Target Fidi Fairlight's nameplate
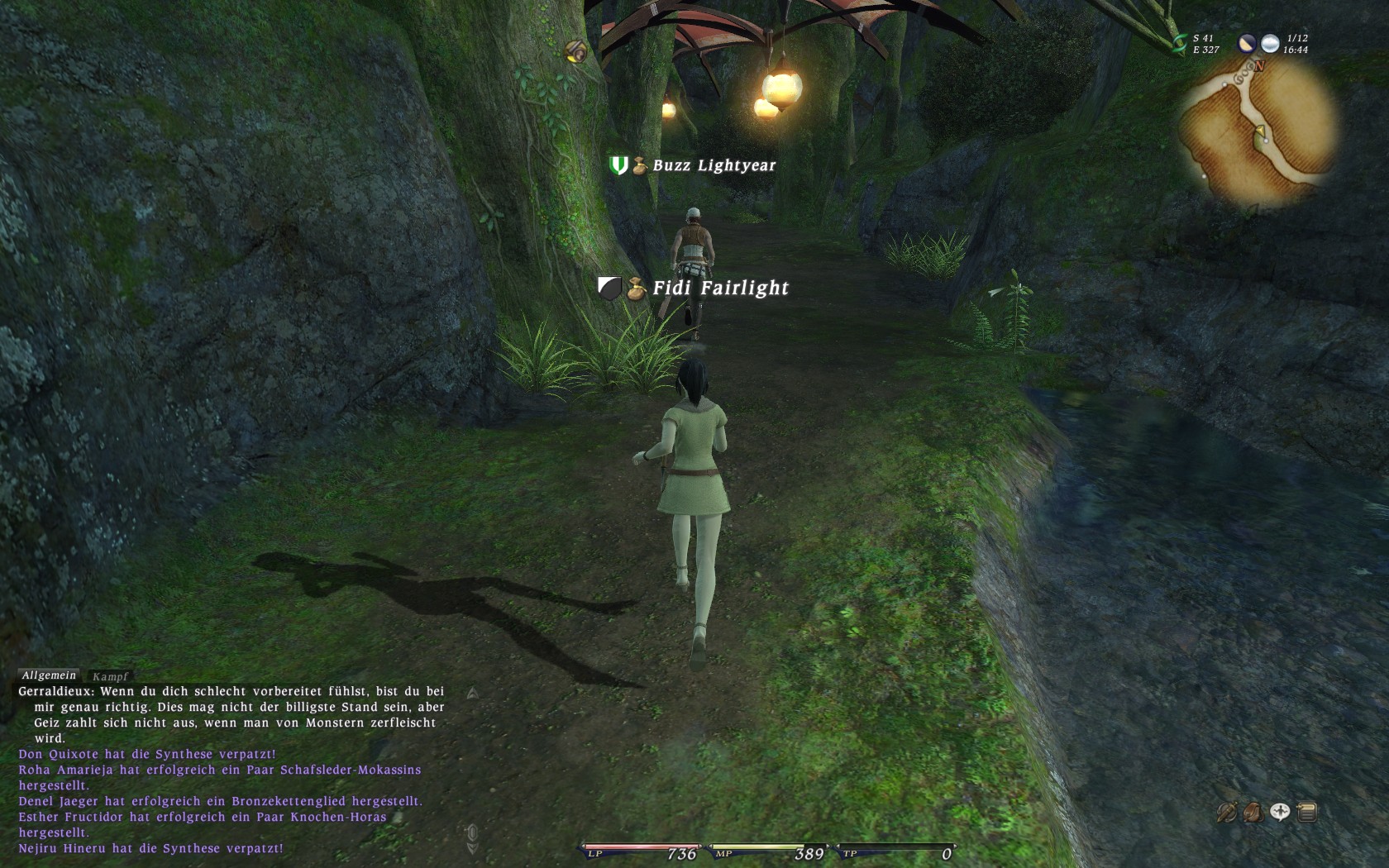The height and width of the screenshot is (868, 1389). click(720, 288)
